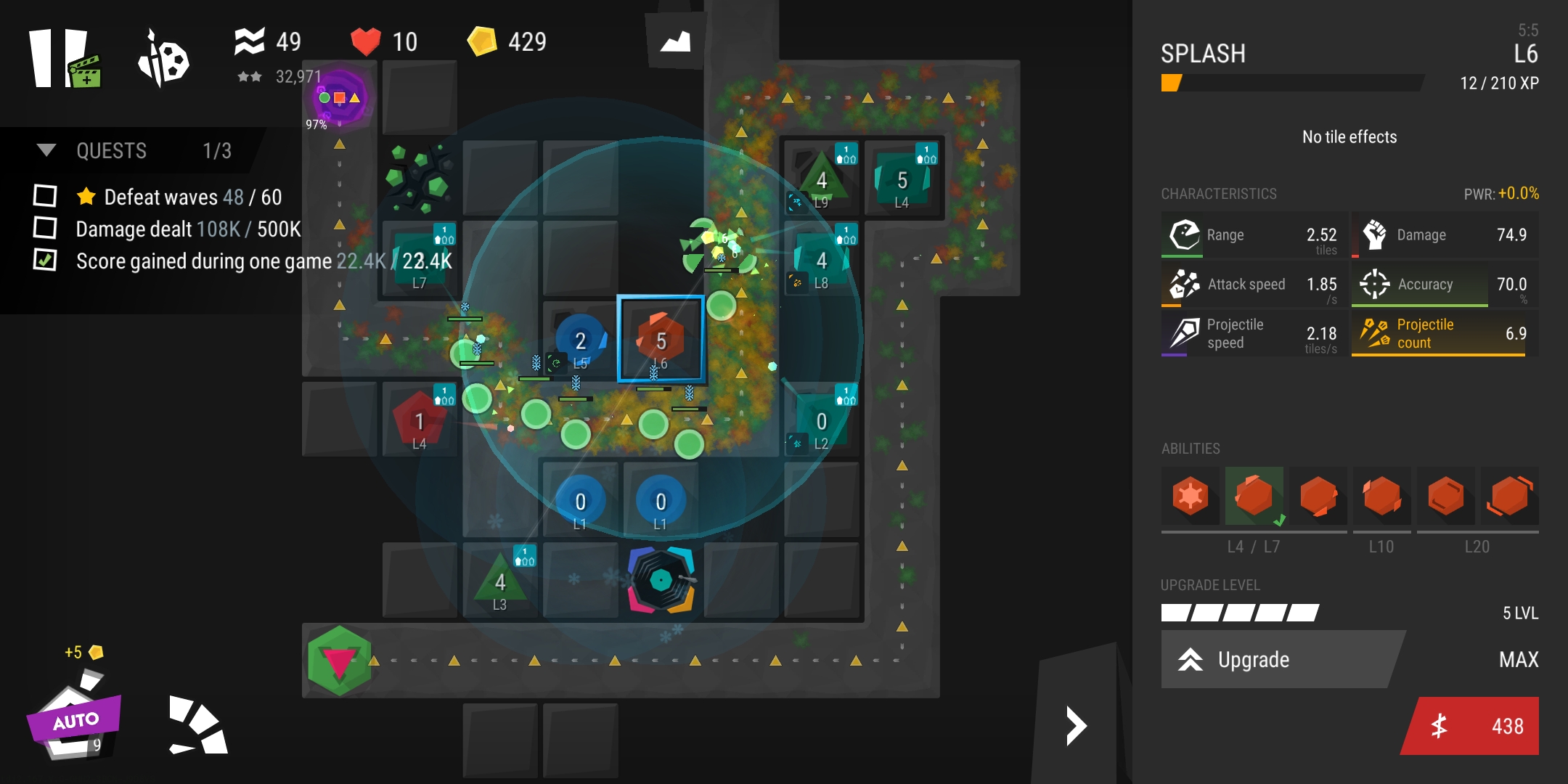Select the green triangle tower L3
Viewport: 1568px width, 784px height.
pos(499,582)
